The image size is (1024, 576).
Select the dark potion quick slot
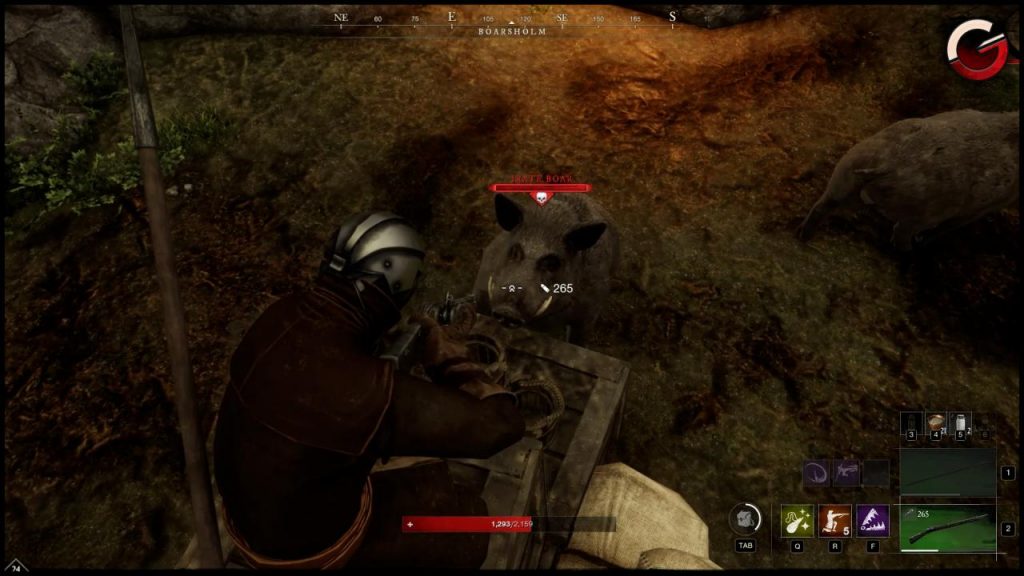pyautogui.click(x=910, y=423)
